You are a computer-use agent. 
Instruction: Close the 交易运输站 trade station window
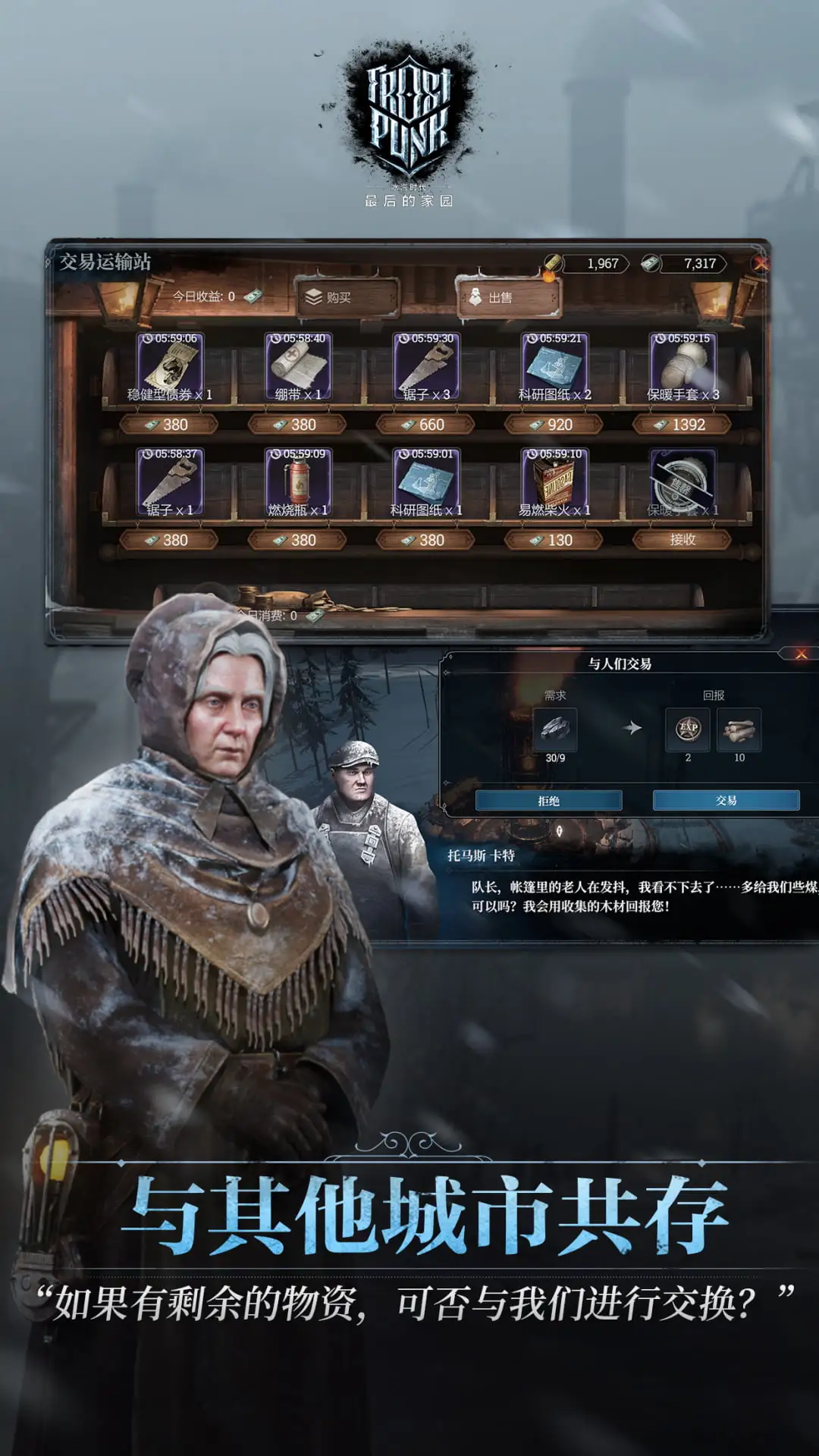click(x=760, y=263)
